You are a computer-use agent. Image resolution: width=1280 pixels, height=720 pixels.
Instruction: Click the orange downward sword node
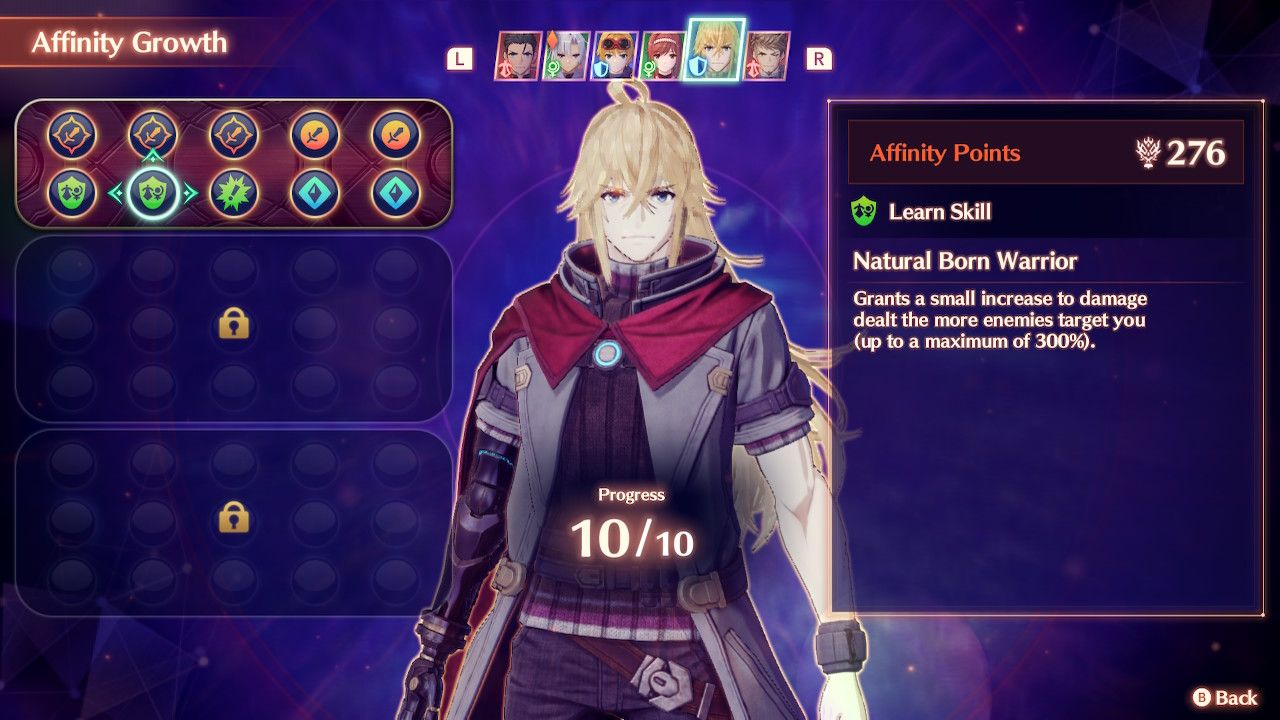(315, 131)
